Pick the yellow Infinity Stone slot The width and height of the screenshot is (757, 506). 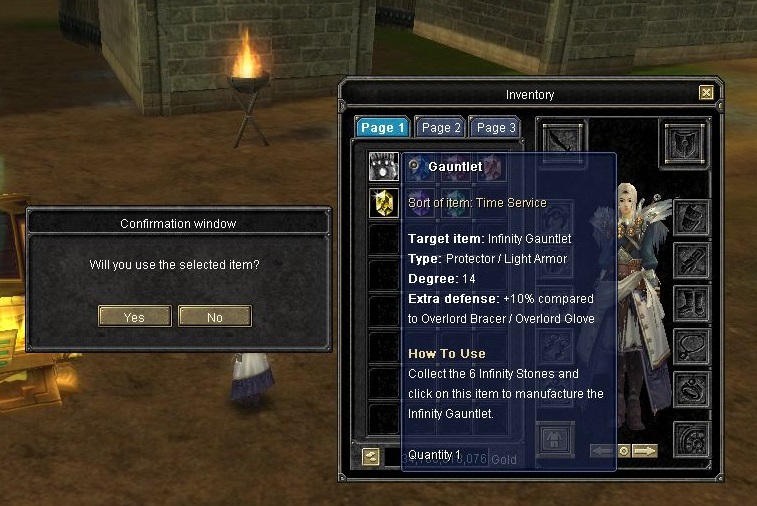383,203
